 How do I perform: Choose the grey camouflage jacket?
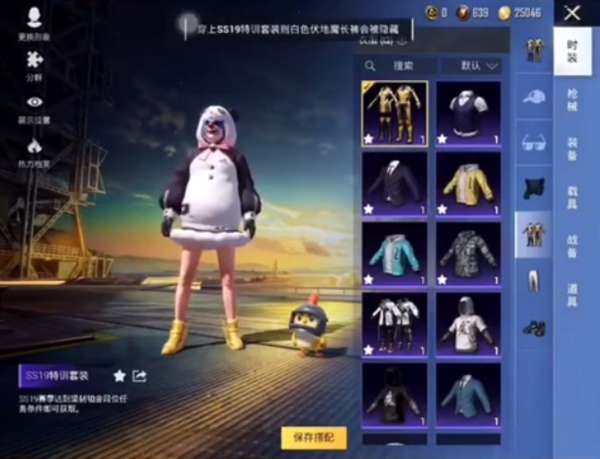(468, 254)
